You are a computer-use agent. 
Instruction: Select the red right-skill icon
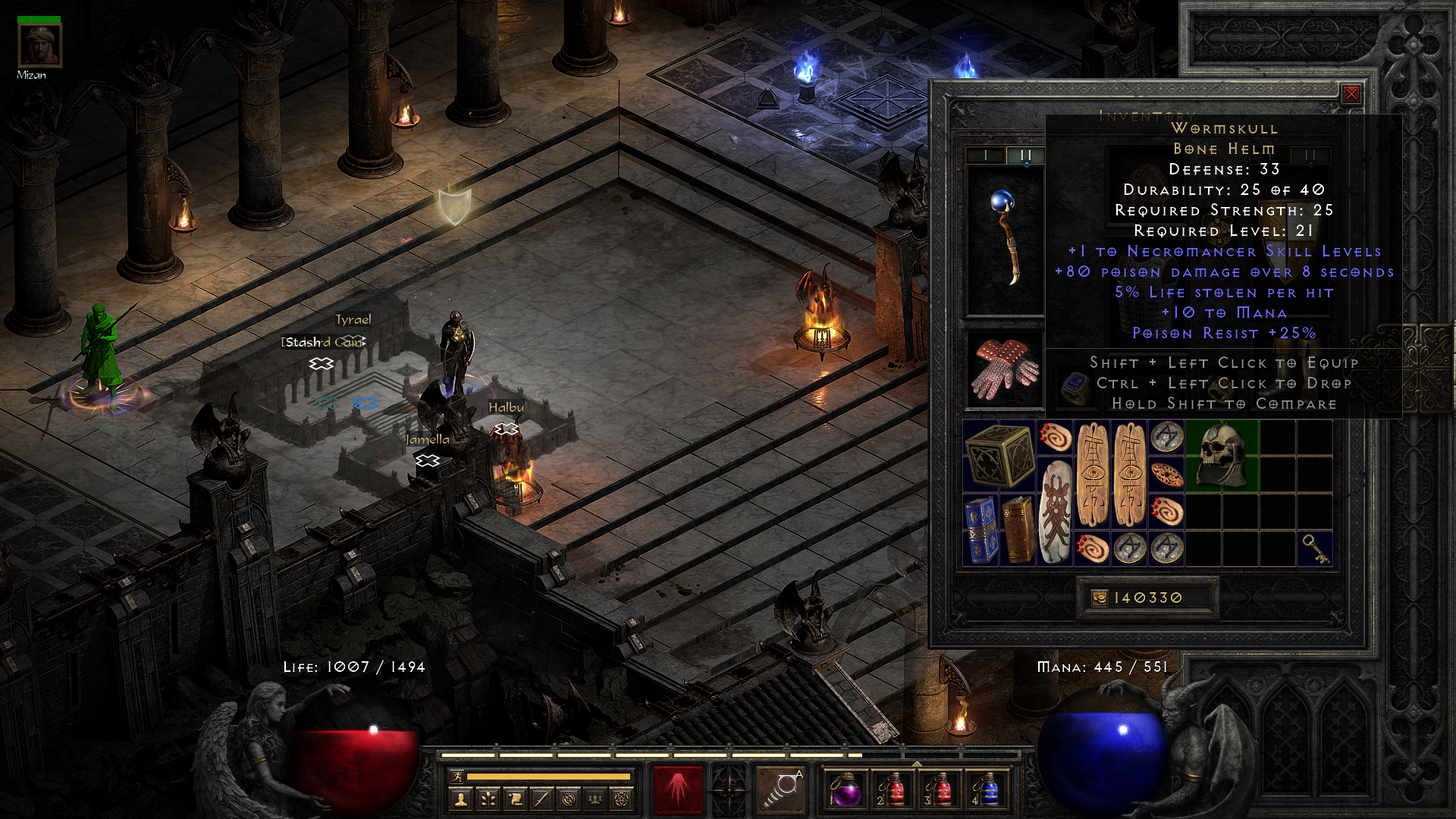(677, 789)
